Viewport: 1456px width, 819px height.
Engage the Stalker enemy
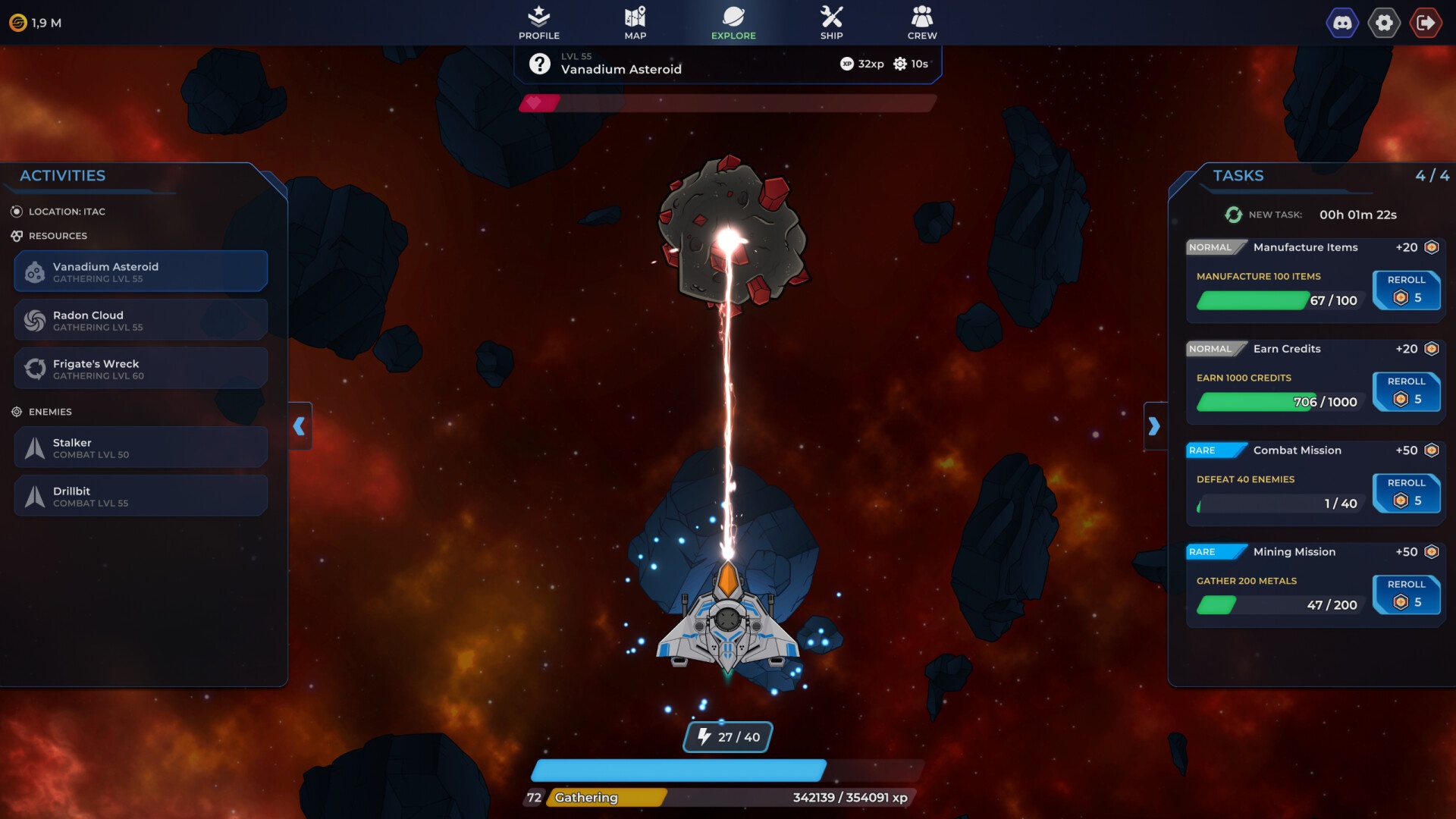[x=141, y=447]
